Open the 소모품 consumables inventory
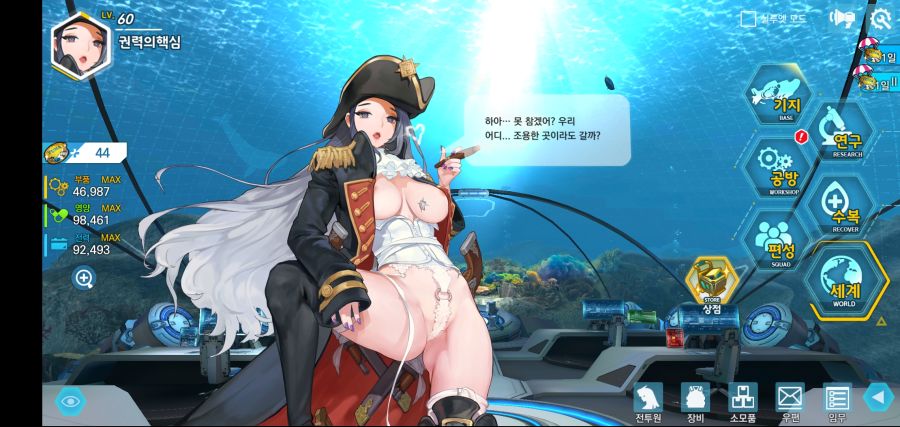The image size is (900, 427). (x=742, y=402)
